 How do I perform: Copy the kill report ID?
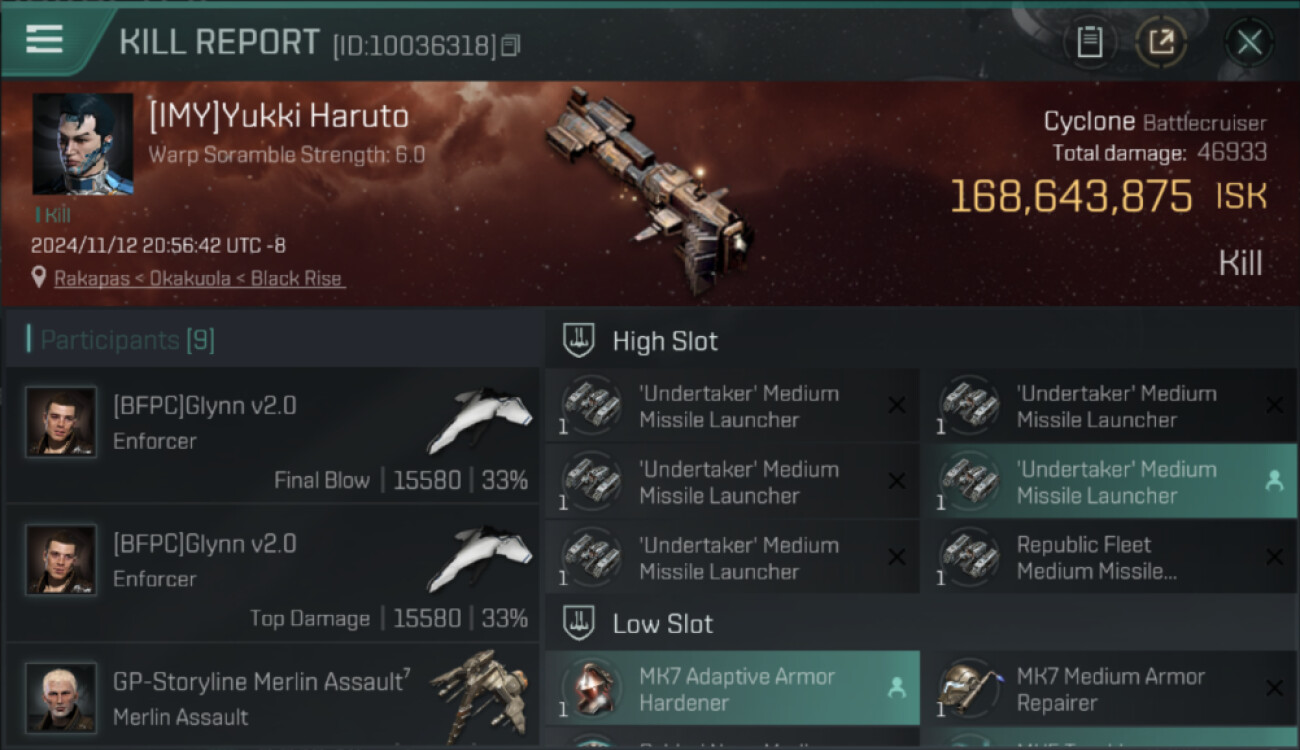[511, 46]
